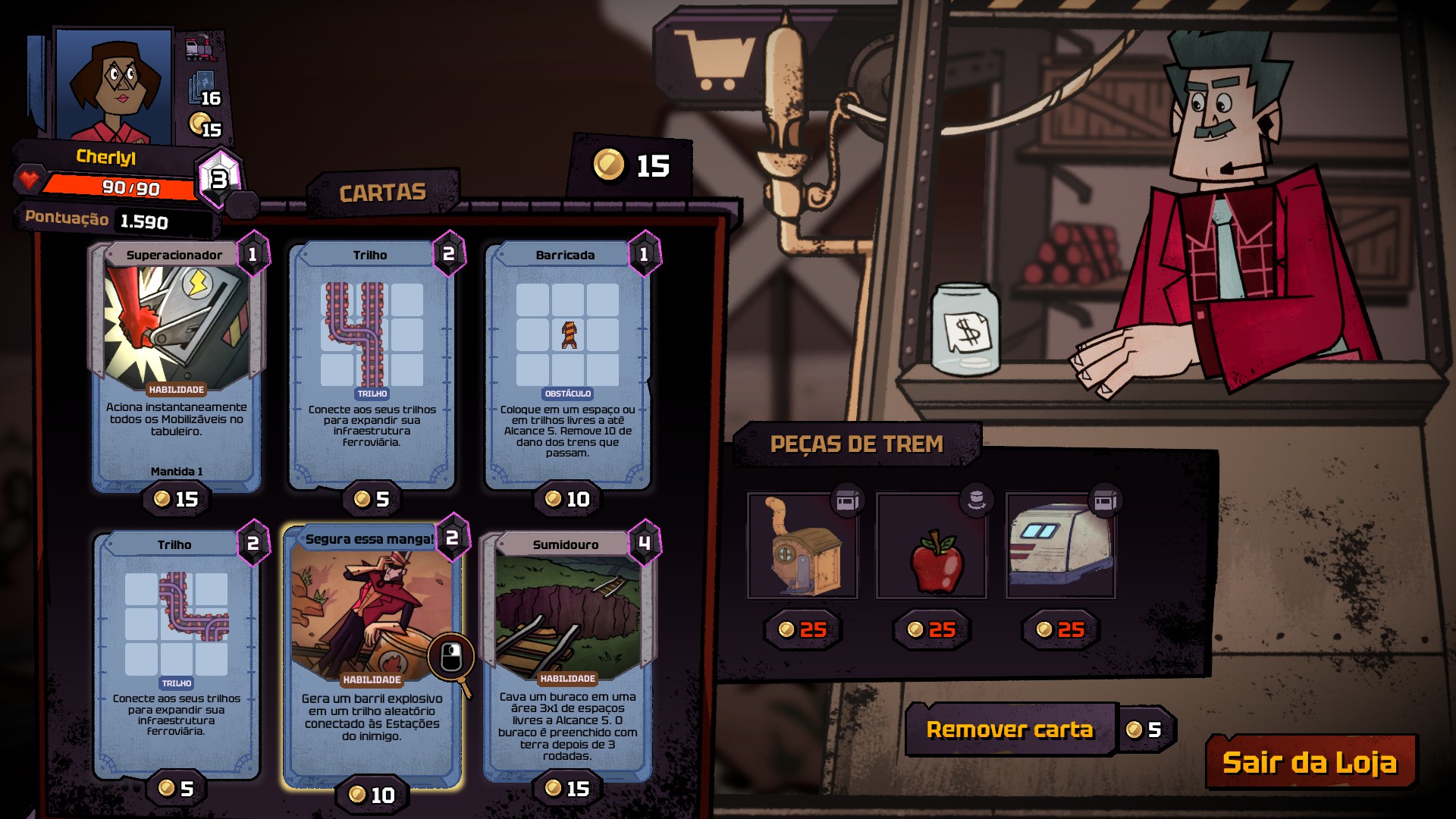Image resolution: width=1456 pixels, height=819 pixels.
Task: Select the red apple train part
Action: pyautogui.click(x=931, y=546)
